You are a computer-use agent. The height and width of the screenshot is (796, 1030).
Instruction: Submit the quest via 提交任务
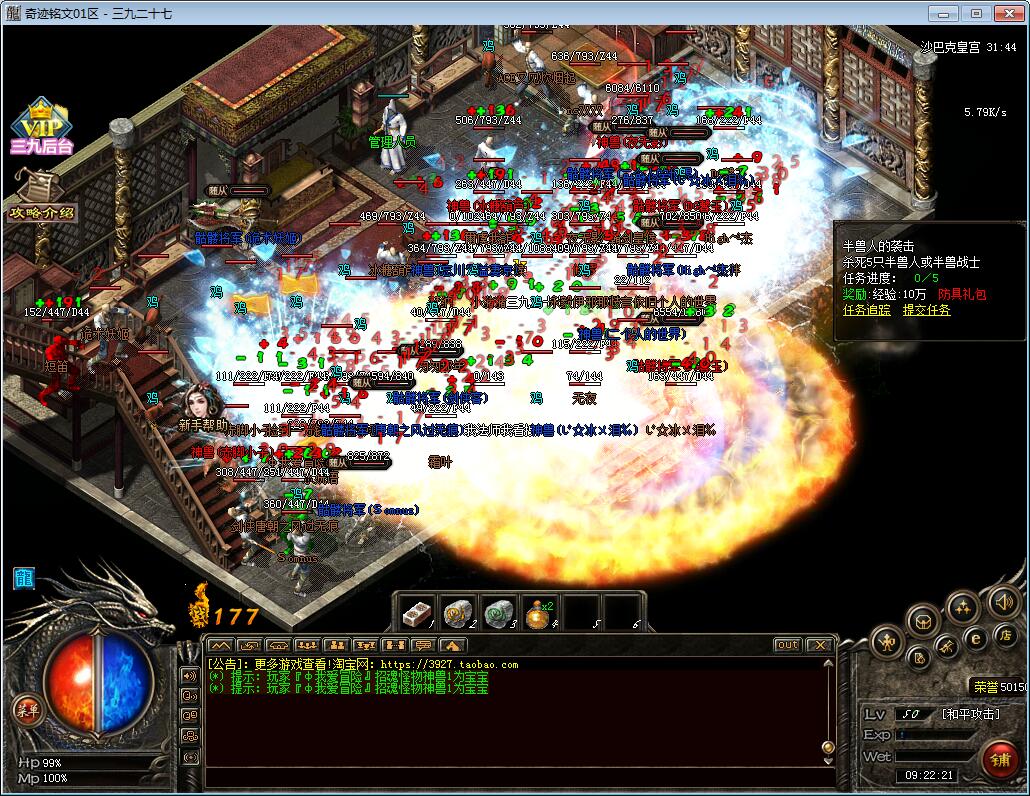[927, 310]
